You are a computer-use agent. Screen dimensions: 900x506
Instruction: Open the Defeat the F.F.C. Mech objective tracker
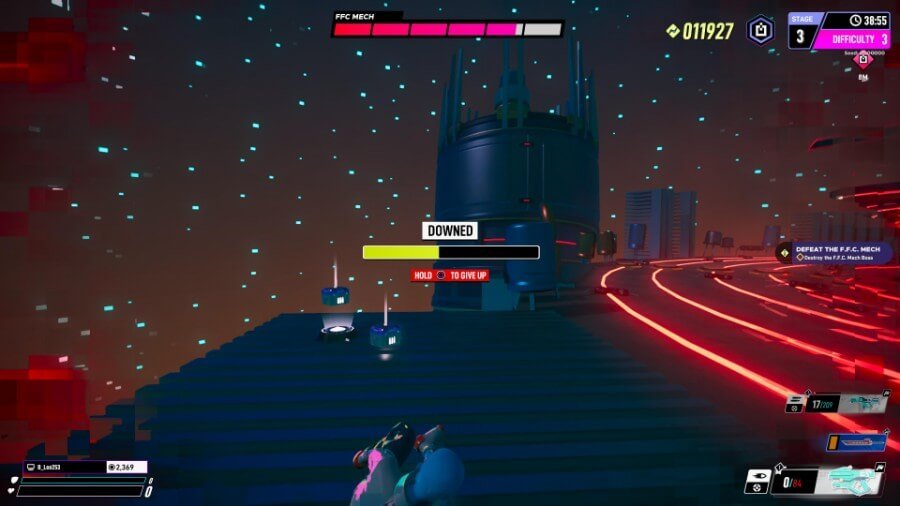coord(836,253)
